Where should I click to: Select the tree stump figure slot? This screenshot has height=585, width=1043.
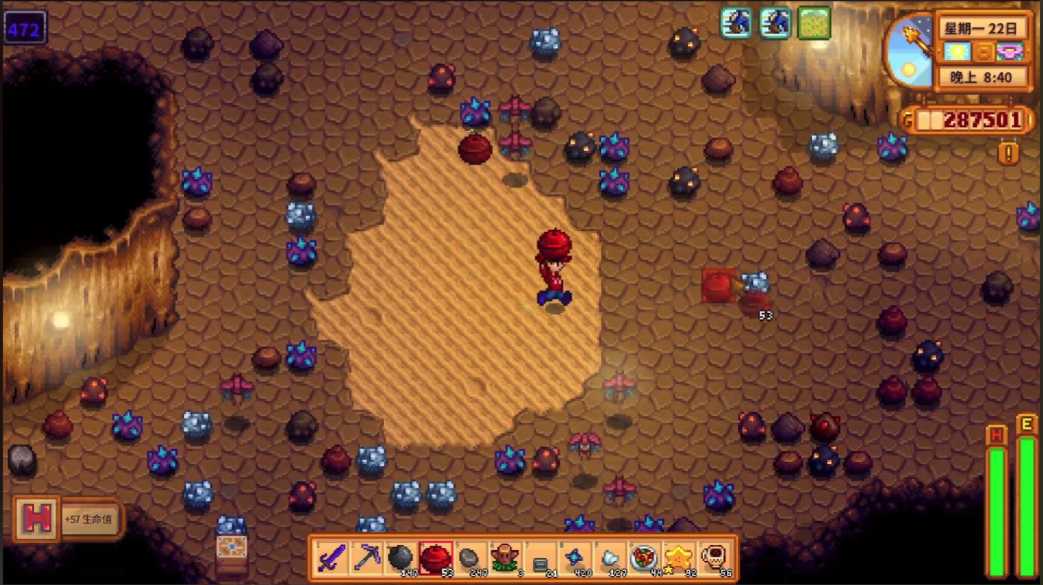tap(505, 557)
